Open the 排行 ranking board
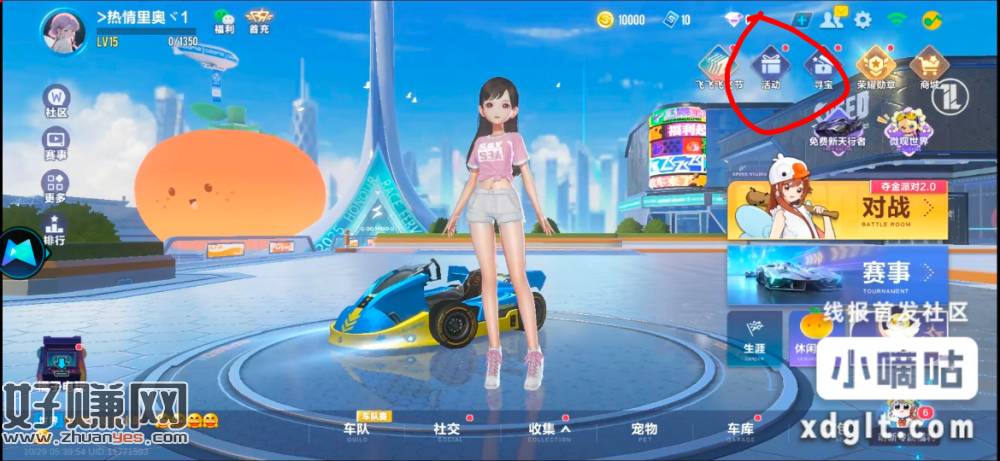The width and height of the screenshot is (1000, 461). 56,229
